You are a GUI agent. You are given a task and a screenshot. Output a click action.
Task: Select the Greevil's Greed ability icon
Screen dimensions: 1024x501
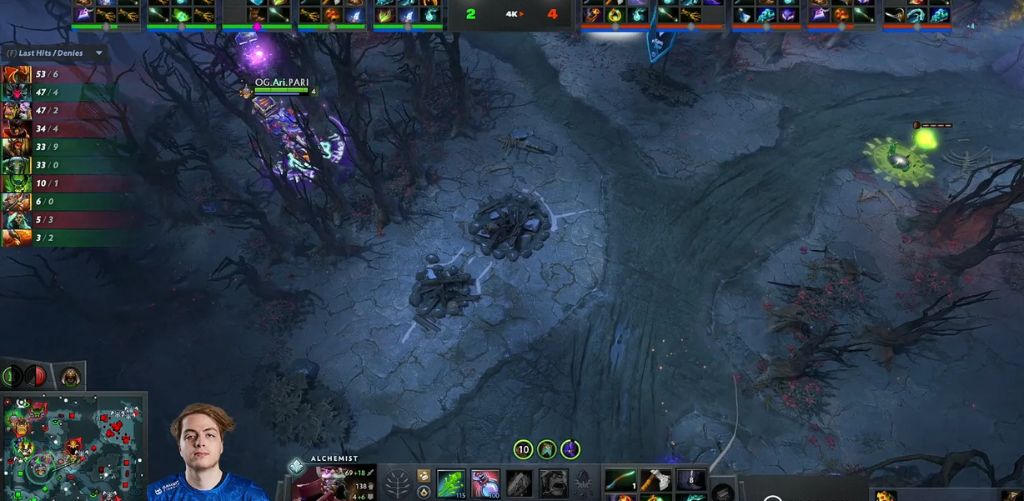pos(520,483)
